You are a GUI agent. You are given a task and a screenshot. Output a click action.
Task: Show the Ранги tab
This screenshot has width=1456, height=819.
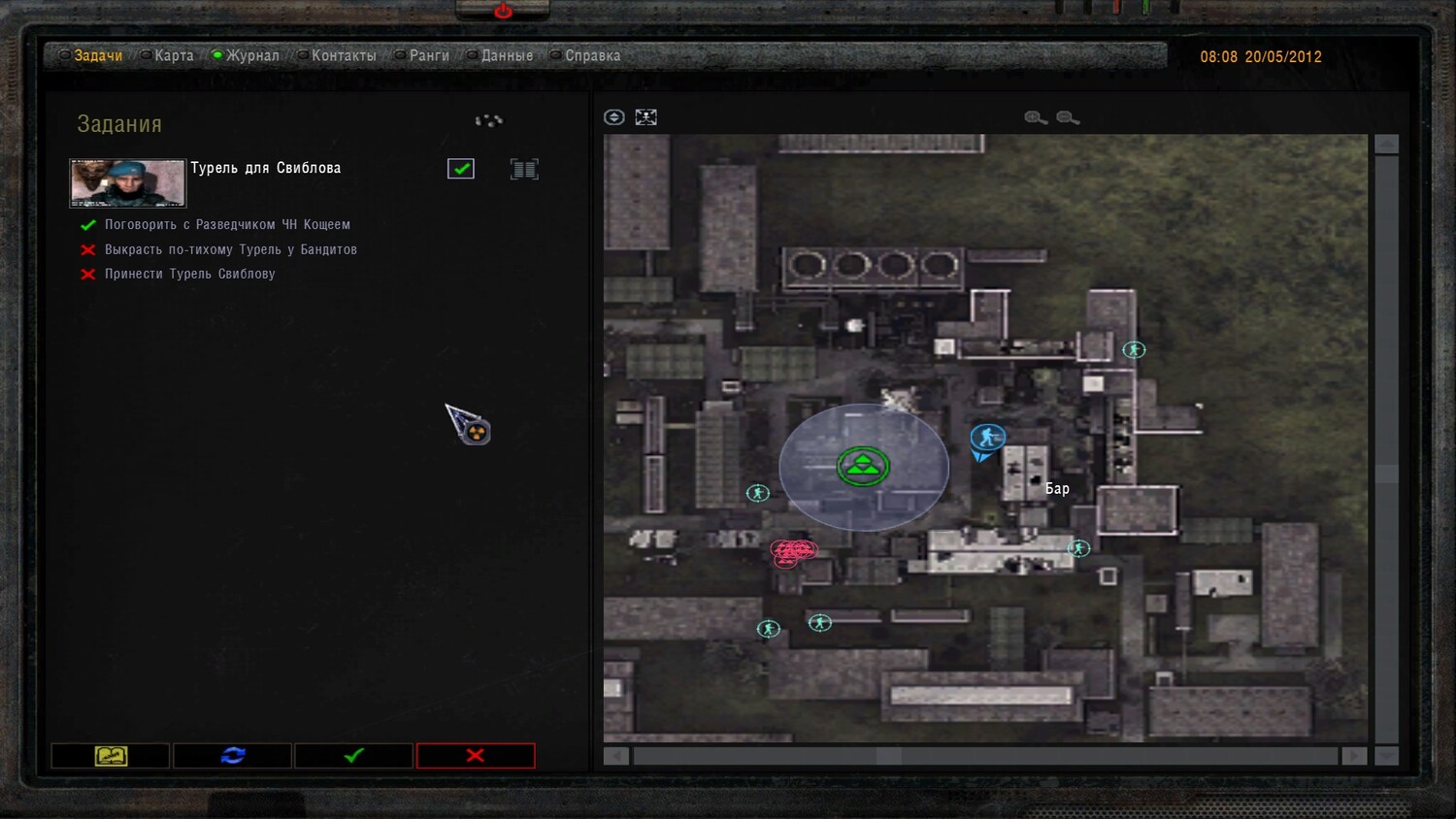(x=428, y=56)
